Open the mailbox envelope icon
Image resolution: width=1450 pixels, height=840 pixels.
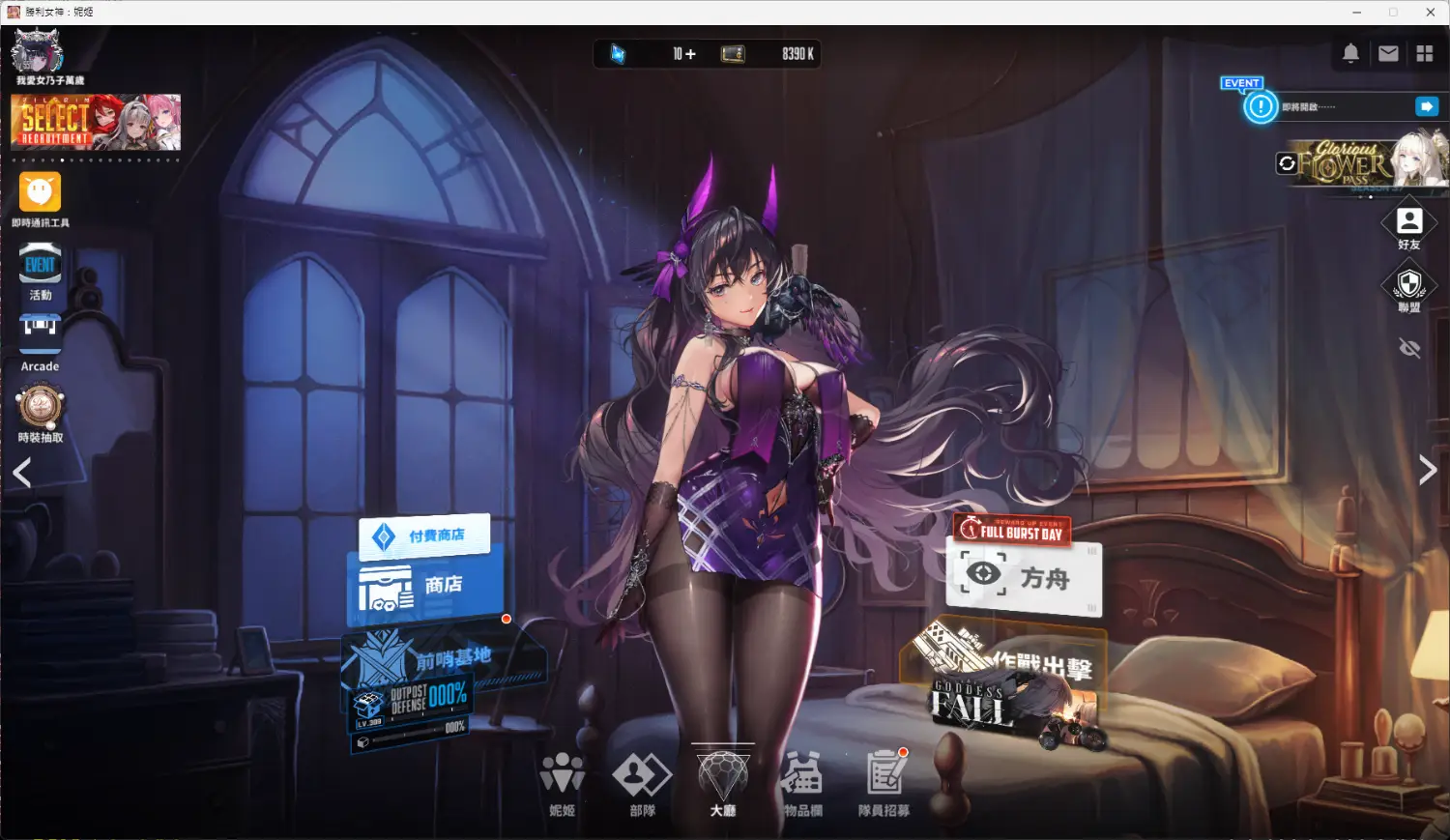[x=1388, y=54]
